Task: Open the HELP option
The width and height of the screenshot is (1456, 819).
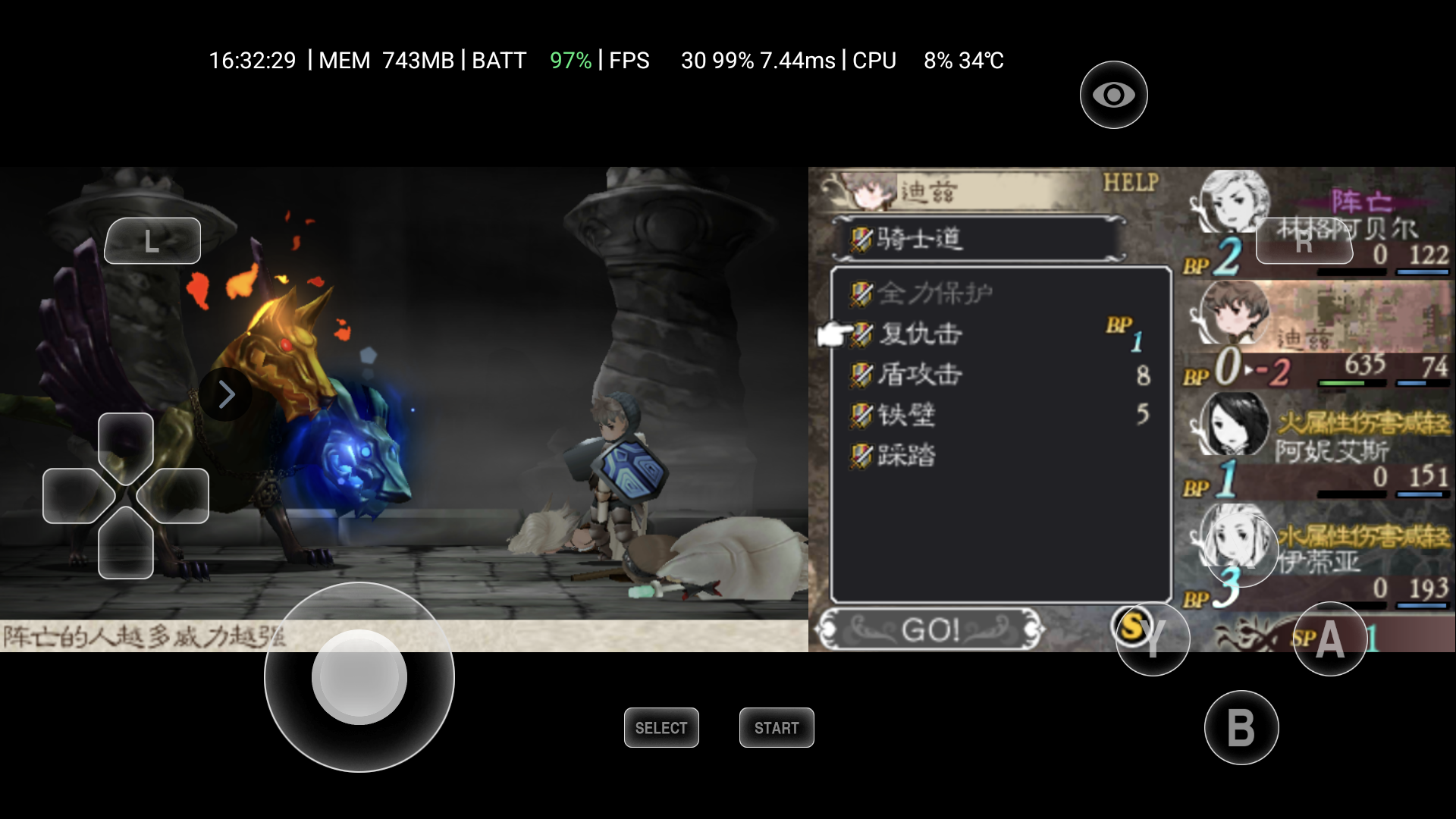Action: point(1131,182)
